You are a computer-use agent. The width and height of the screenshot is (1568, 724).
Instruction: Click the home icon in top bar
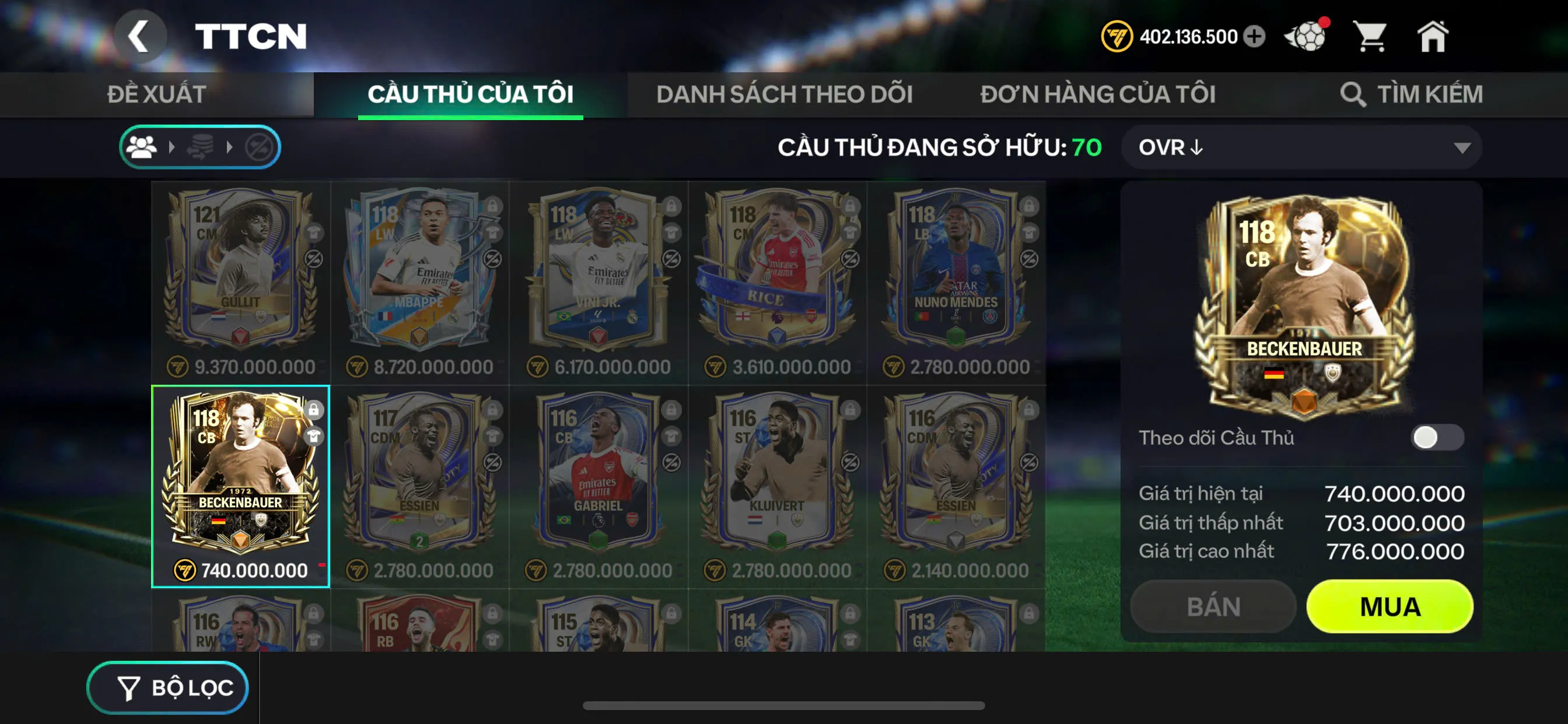pos(1433,37)
